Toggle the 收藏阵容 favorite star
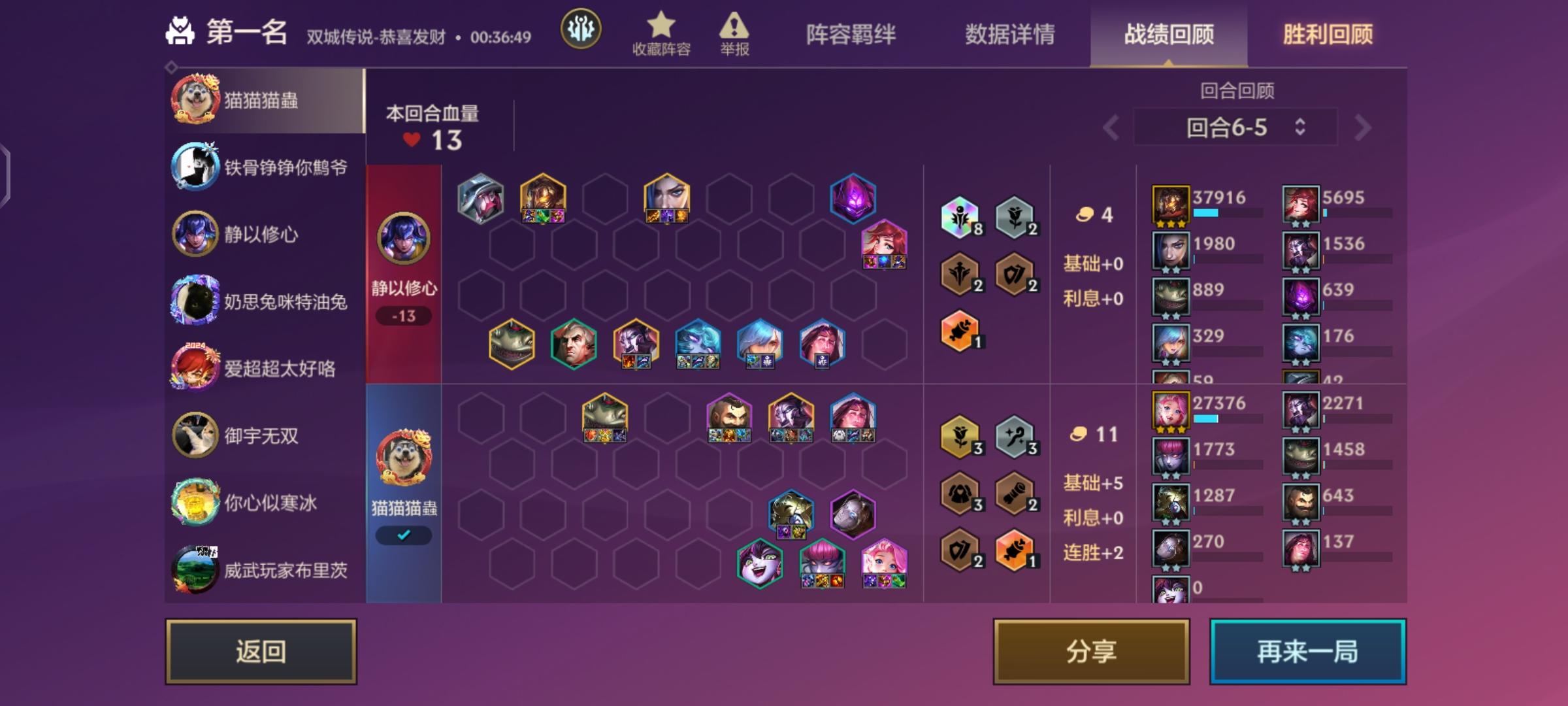This screenshot has height=706, width=1568. click(662, 25)
